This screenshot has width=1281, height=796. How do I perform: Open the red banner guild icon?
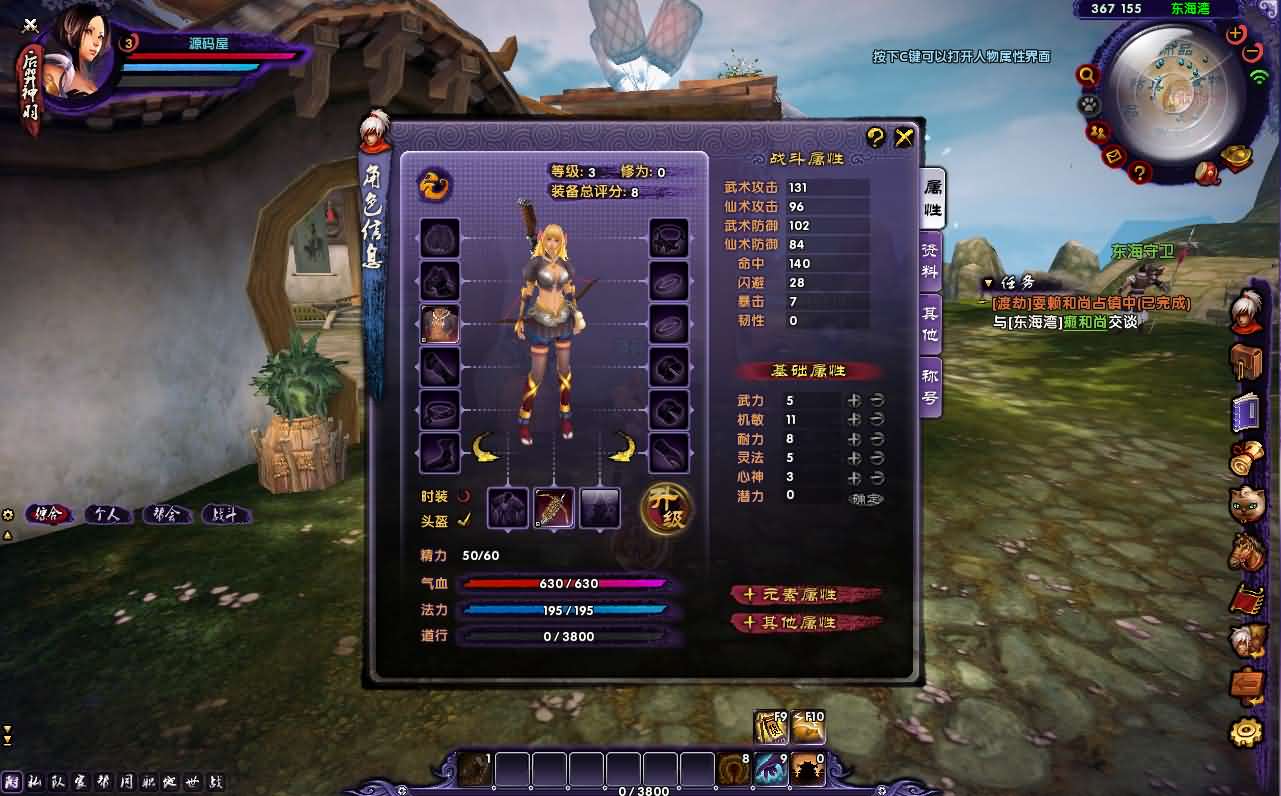pos(1246,597)
